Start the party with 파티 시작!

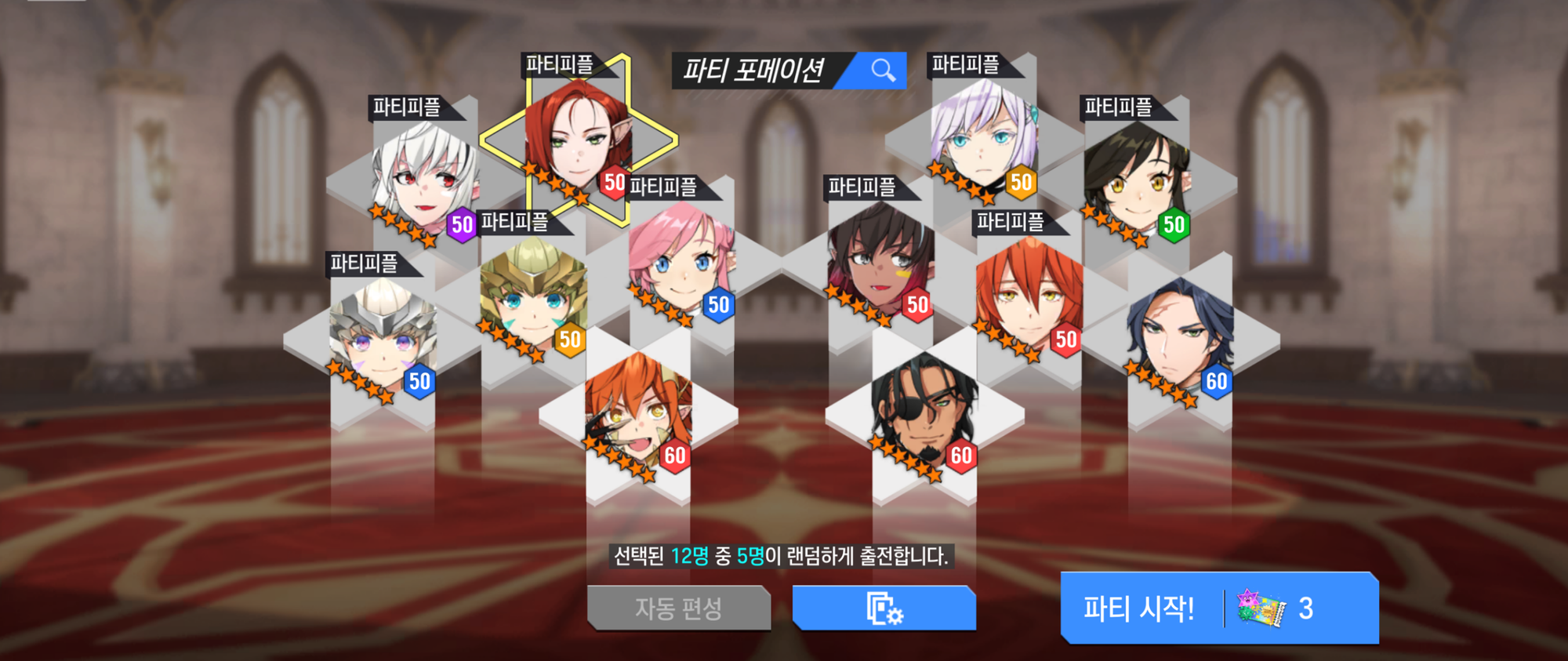pyautogui.click(x=1218, y=608)
